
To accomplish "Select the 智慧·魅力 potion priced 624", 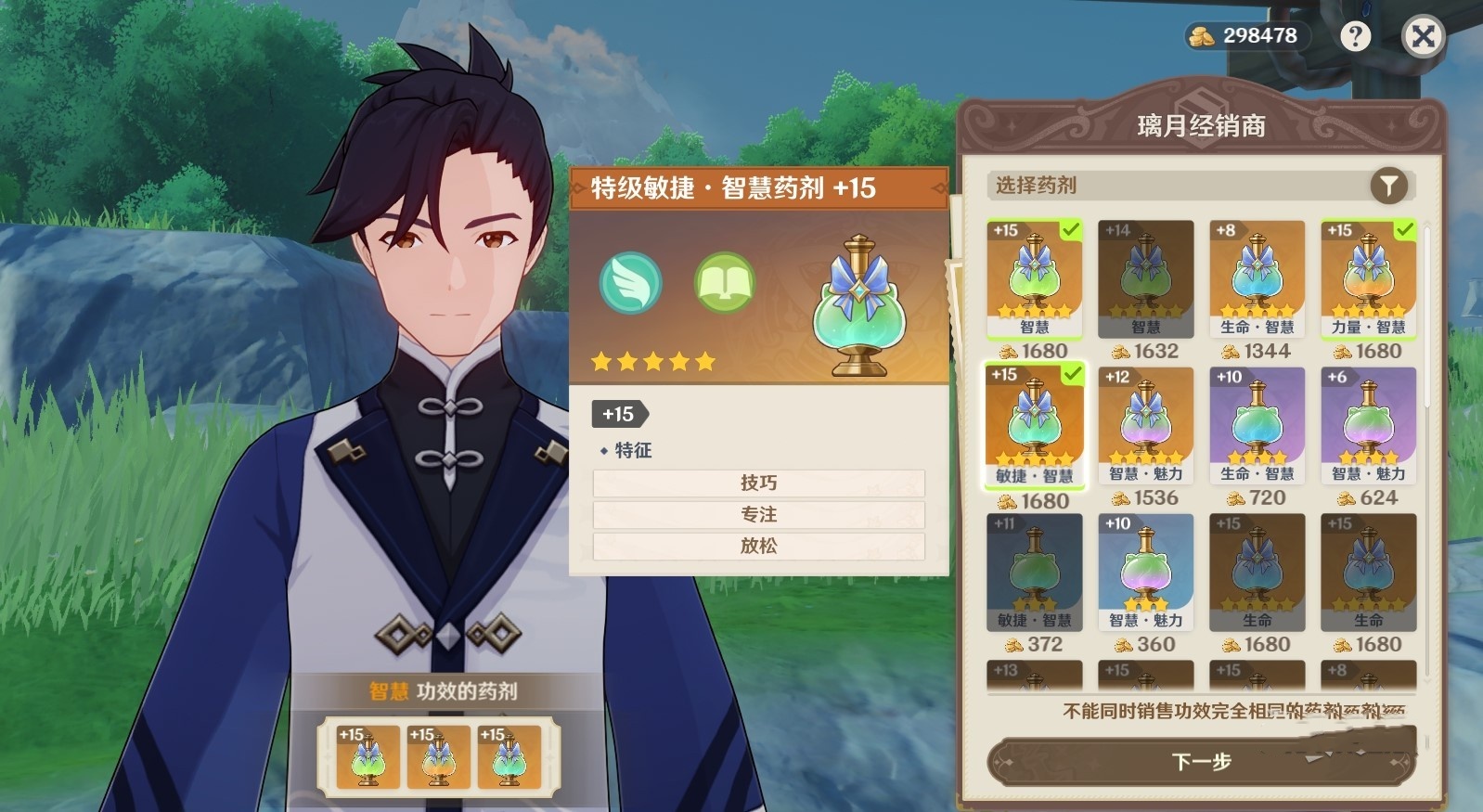I will [1368, 422].
